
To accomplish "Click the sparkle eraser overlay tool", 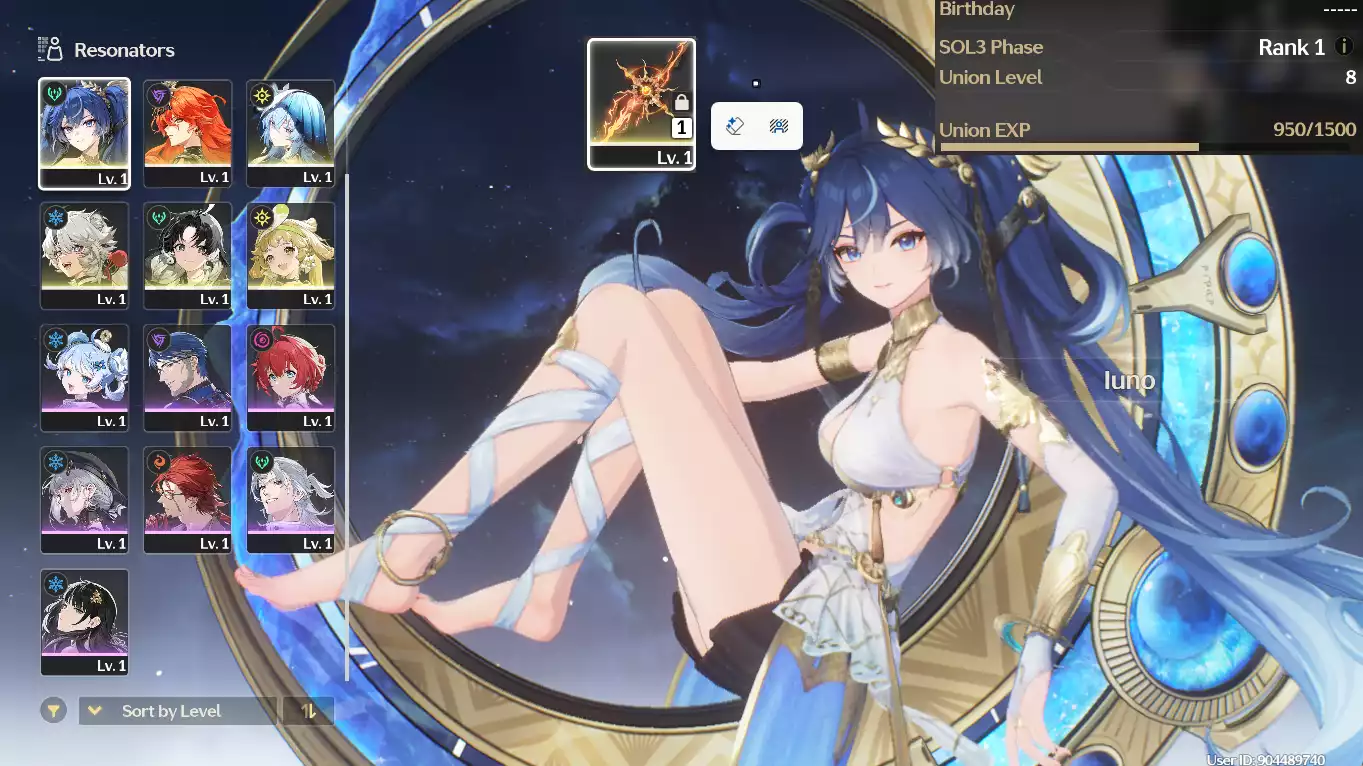I will (x=735, y=126).
